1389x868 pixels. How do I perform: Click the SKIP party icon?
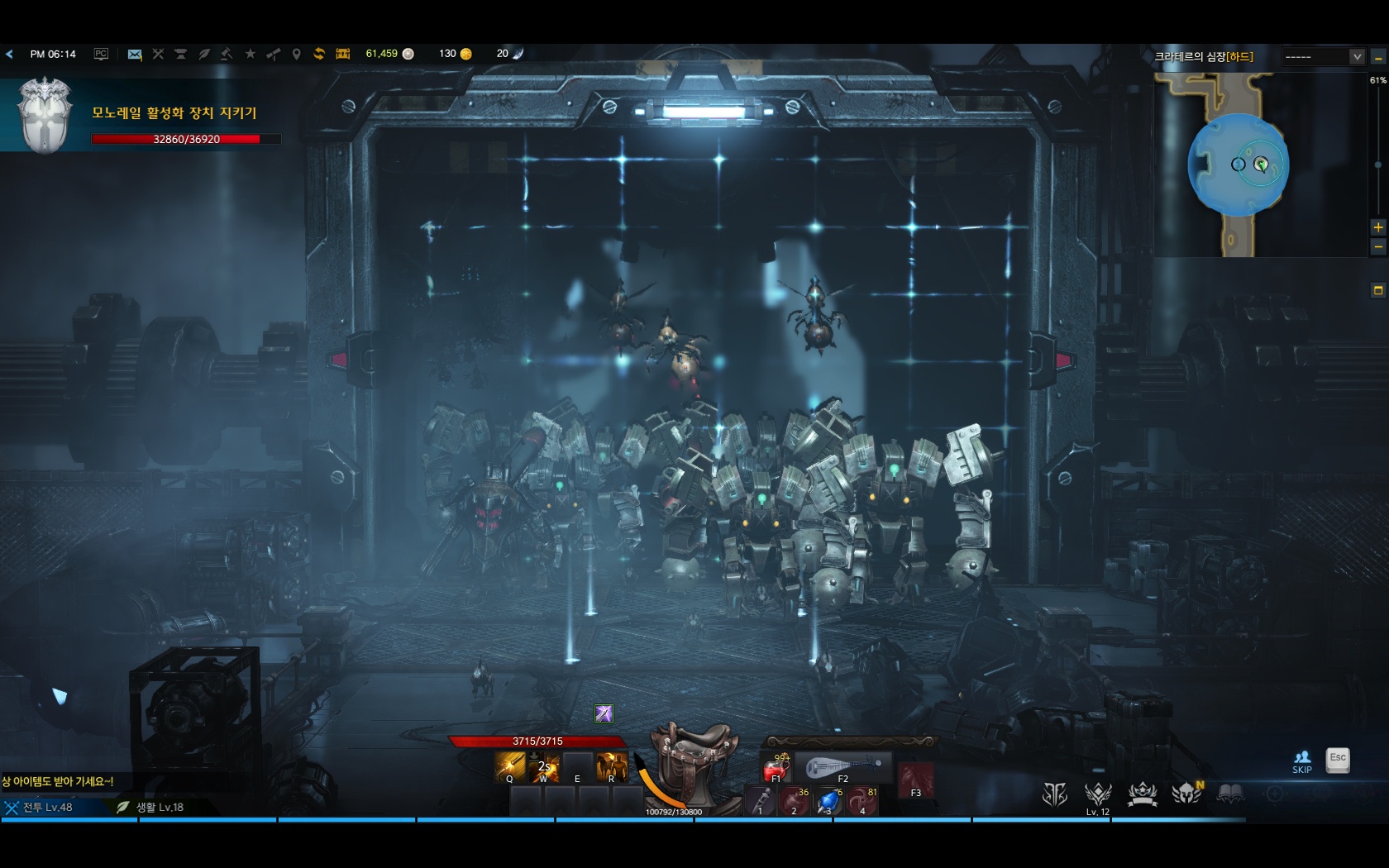click(1302, 761)
